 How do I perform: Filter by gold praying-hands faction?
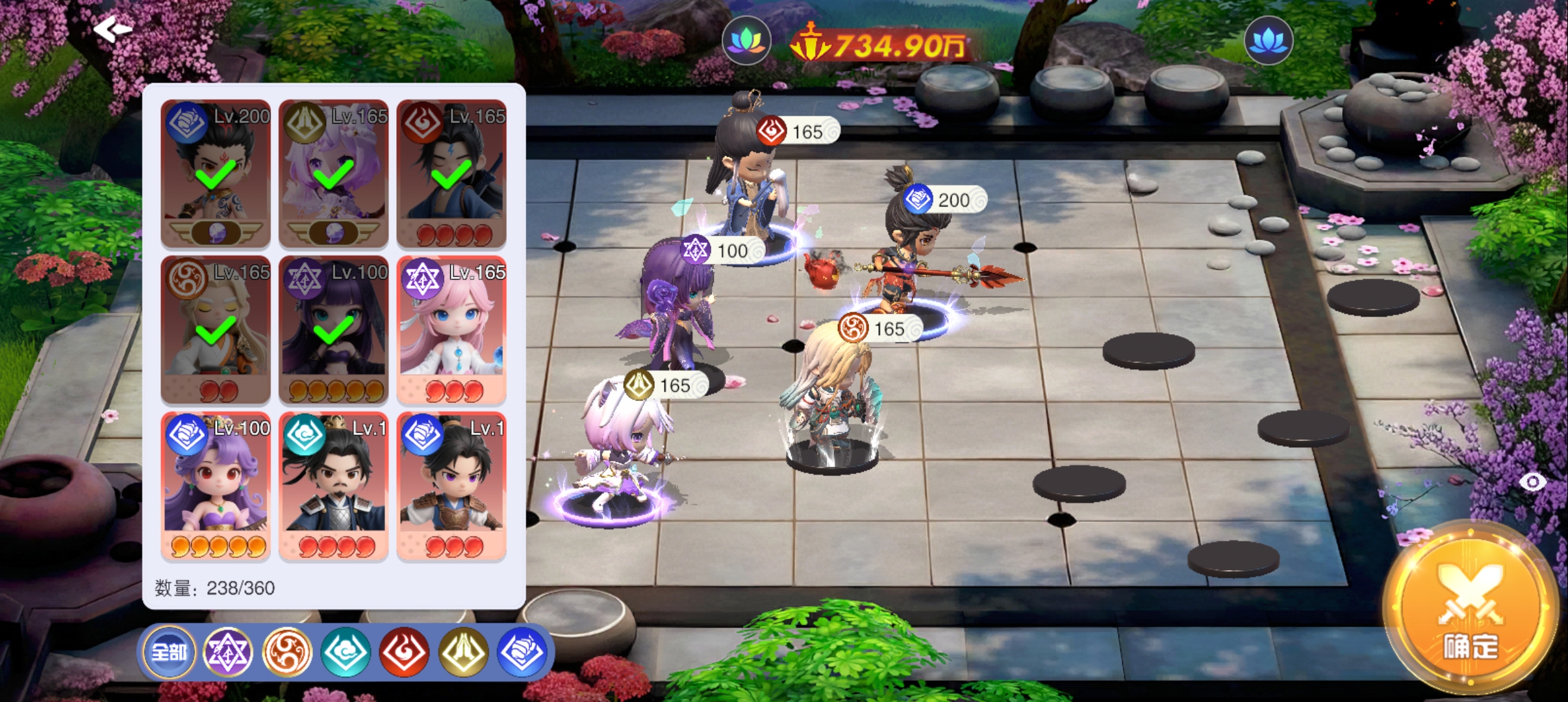[x=463, y=651]
